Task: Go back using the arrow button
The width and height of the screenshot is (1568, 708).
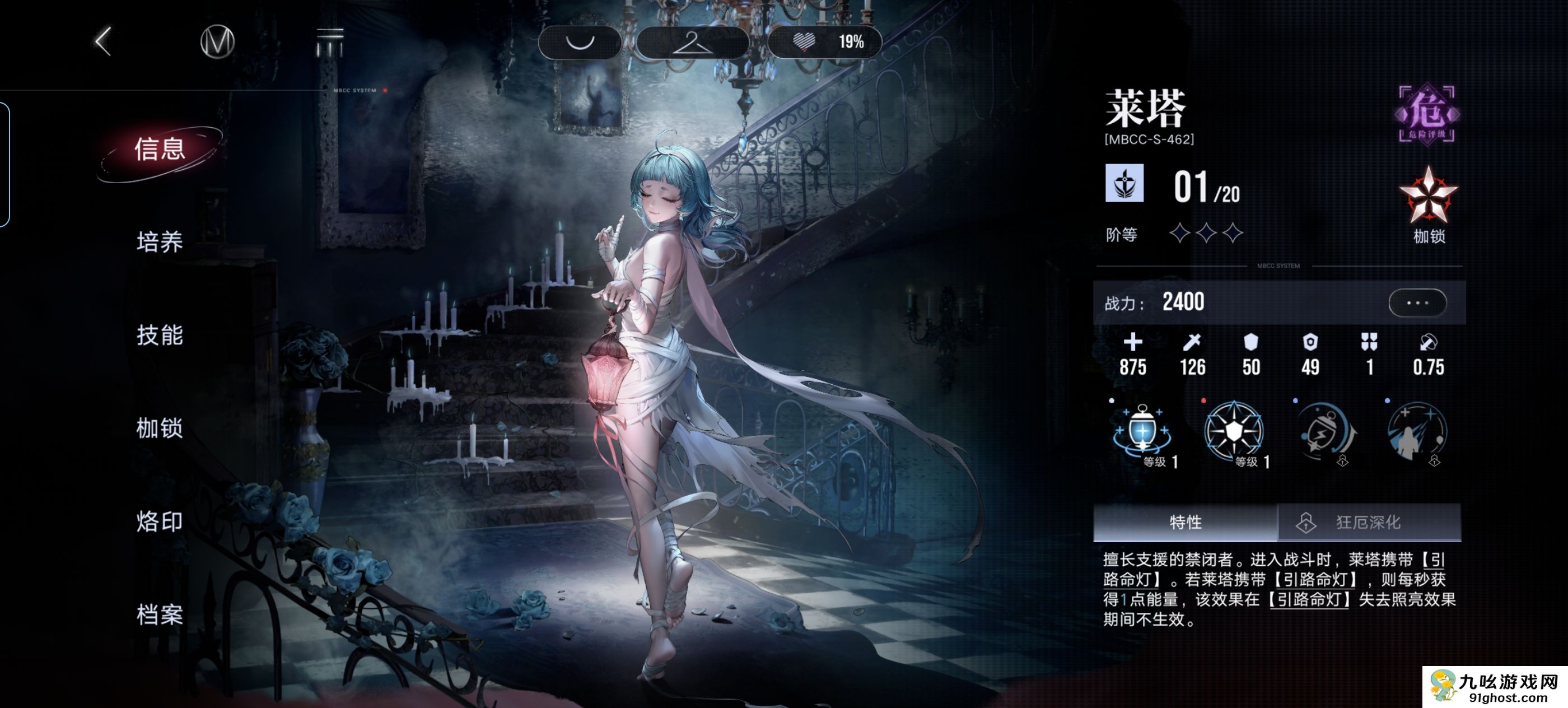Action: (104, 41)
